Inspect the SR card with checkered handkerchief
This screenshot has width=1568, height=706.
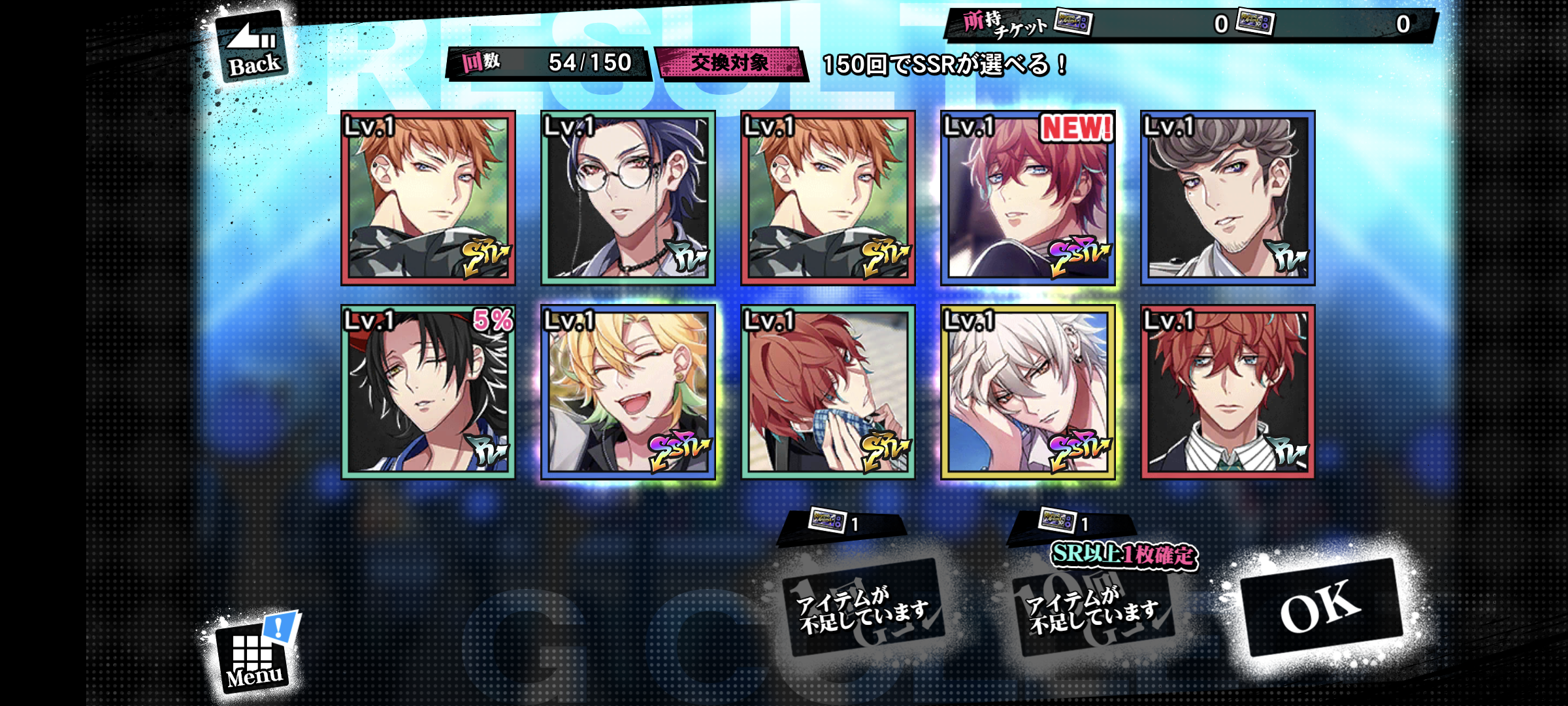click(828, 392)
